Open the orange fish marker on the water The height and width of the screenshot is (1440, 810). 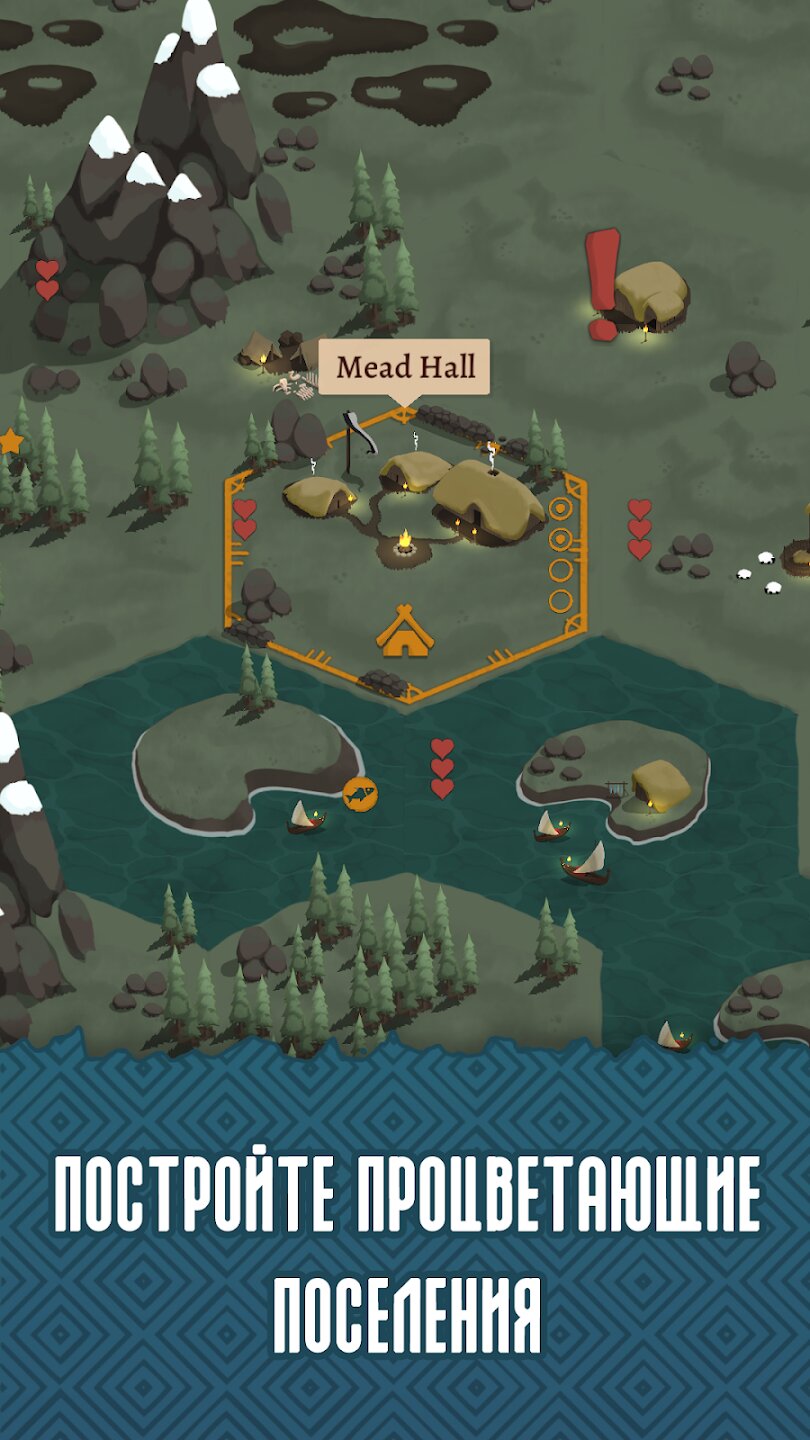pyautogui.click(x=360, y=794)
